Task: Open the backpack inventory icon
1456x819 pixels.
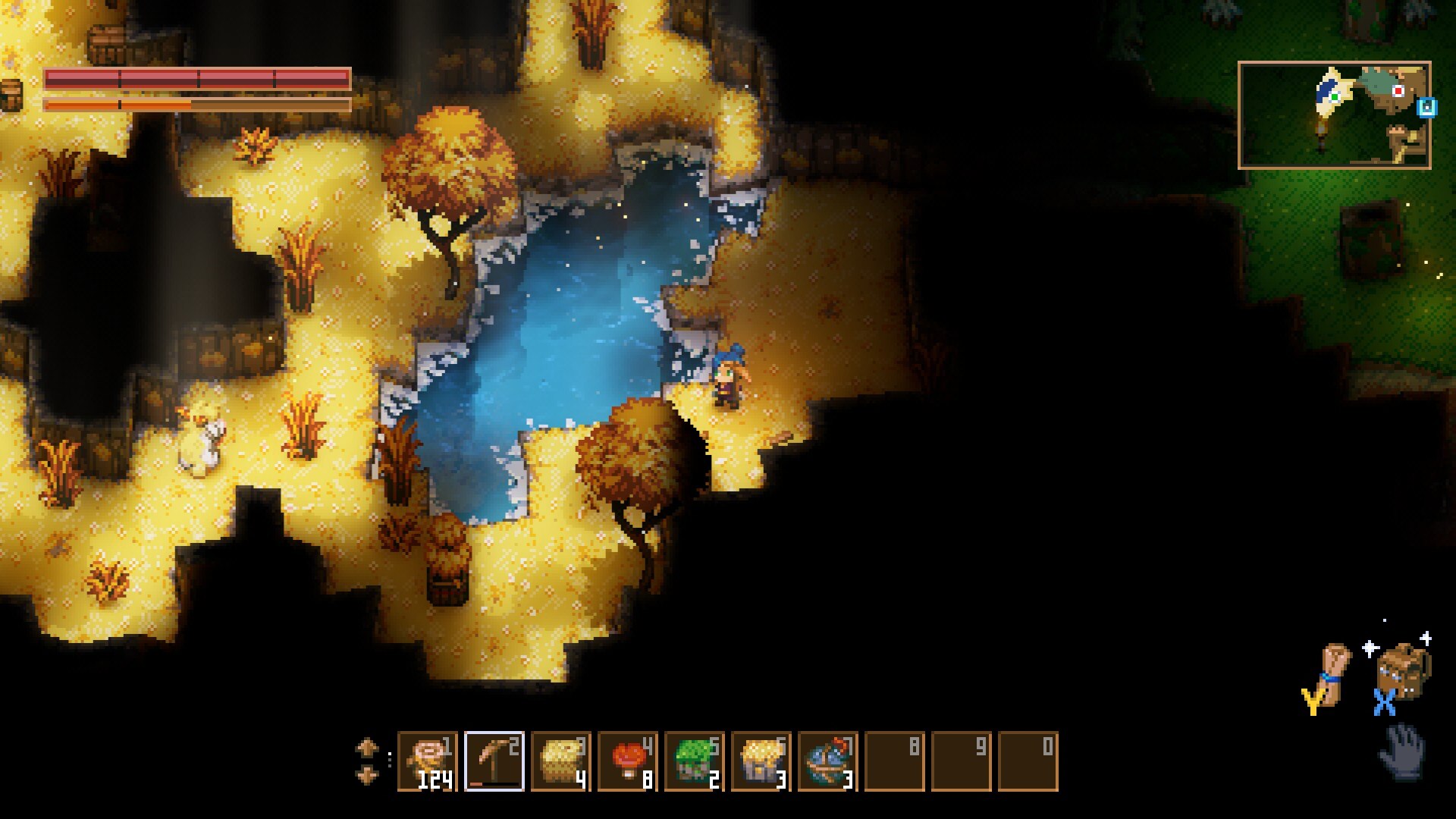Action: pyautogui.click(x=1403, y=672)
